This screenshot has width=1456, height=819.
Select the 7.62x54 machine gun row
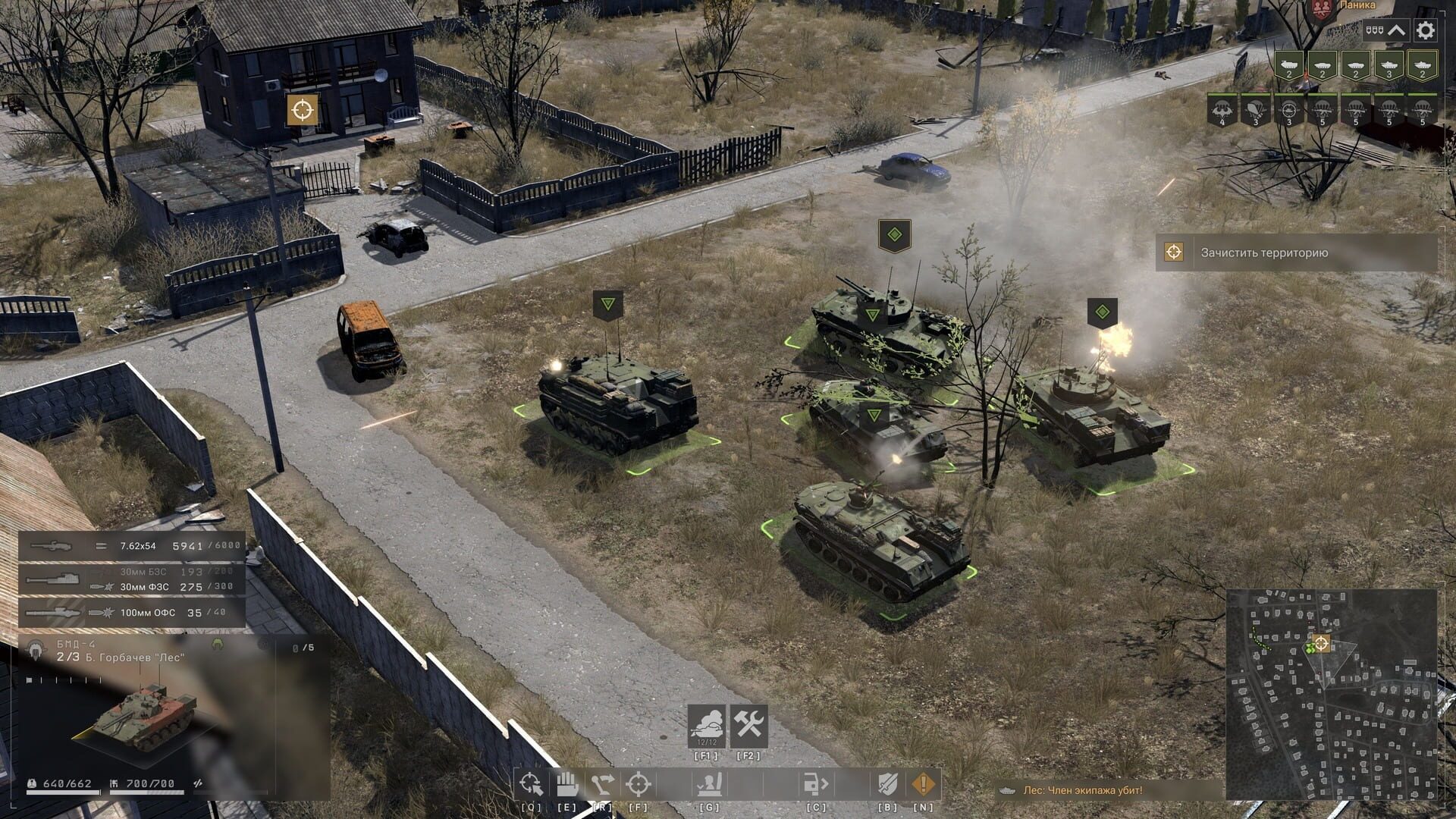[132, 546]
